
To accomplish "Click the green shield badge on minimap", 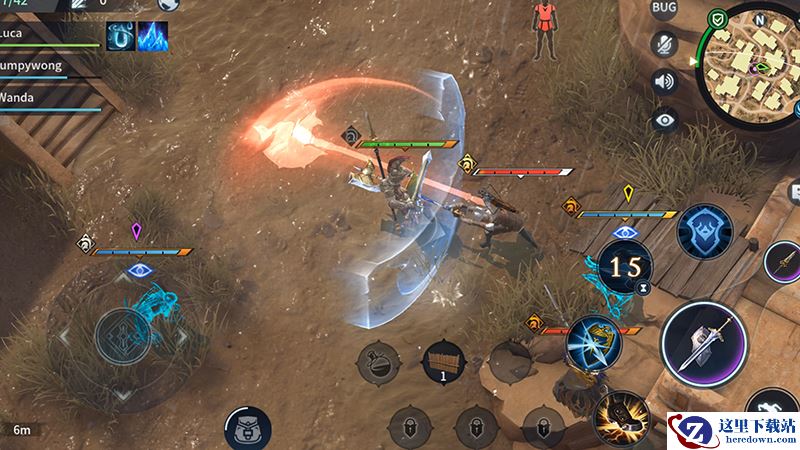I will [x=716, y=19].
